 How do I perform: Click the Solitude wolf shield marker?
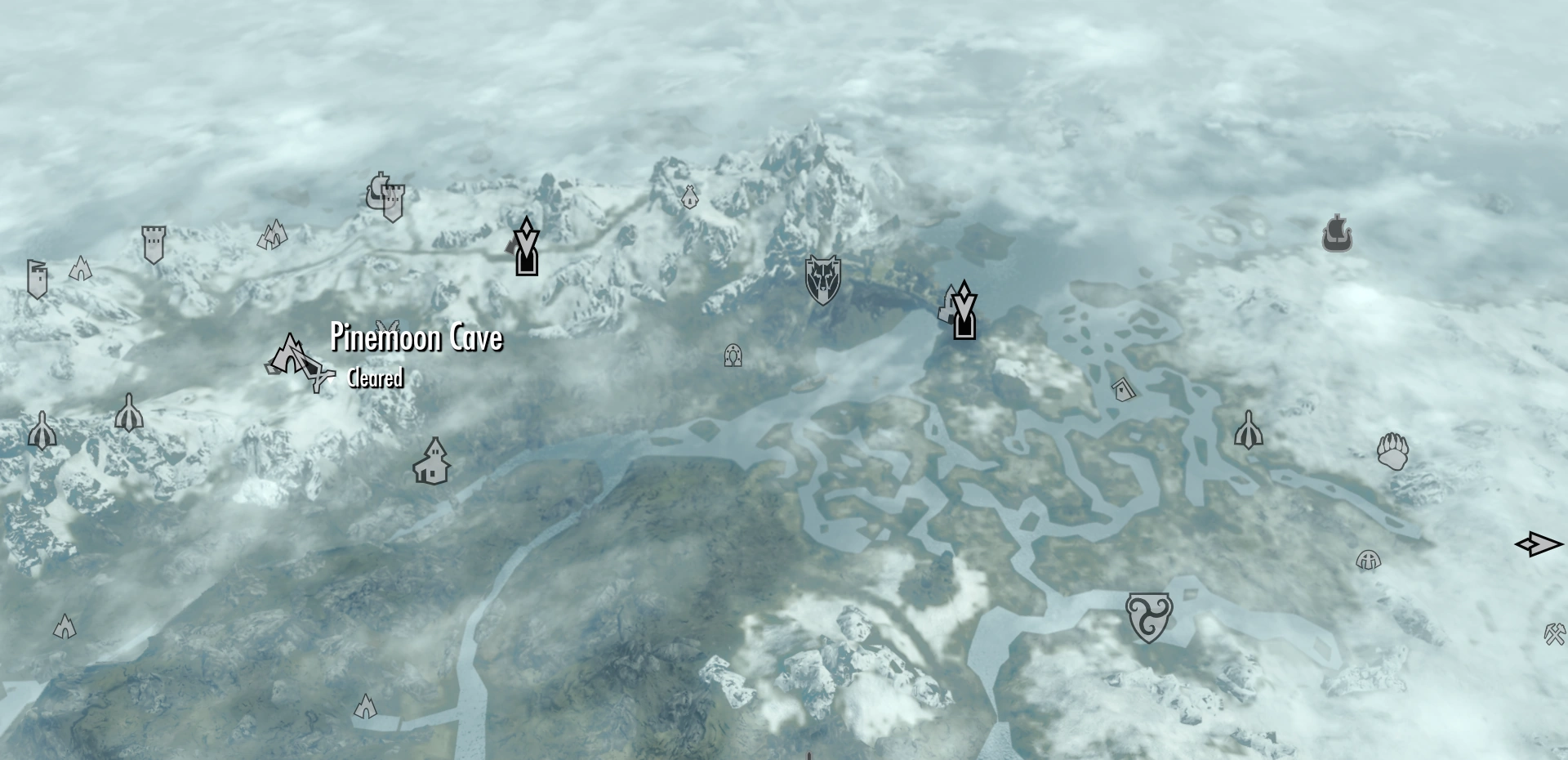pyautogui.click(x=822, y=279)
